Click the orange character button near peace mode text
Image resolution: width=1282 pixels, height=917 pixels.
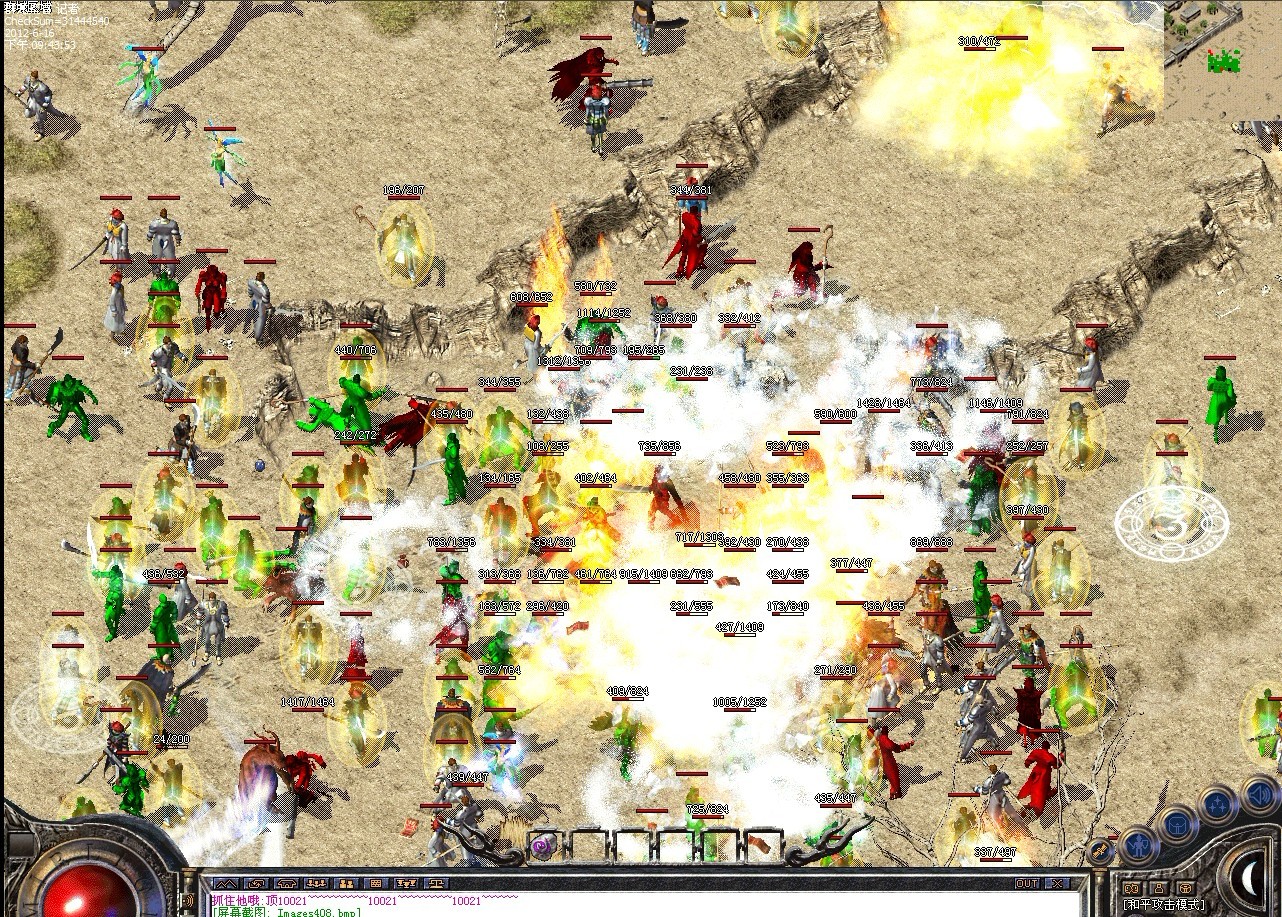click(1159, 889)
